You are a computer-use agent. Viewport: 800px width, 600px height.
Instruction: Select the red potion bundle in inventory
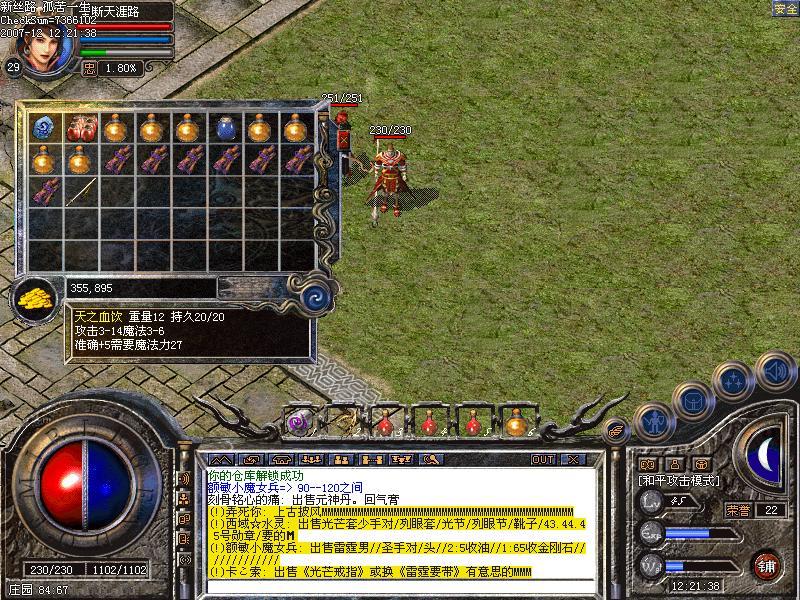[x=79, y=128]
